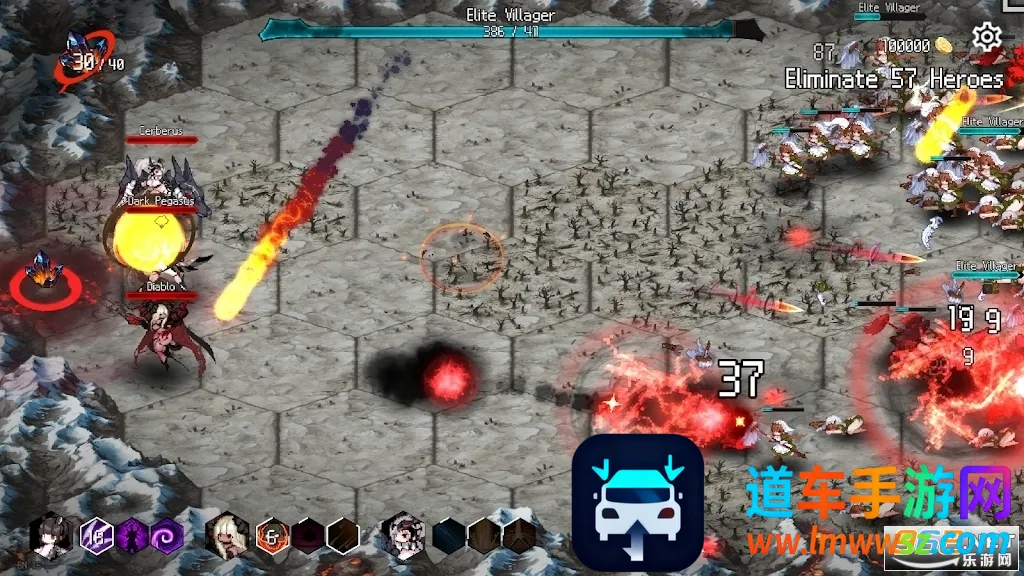Select the dark-haired horned monster portrait
Viewport: 1024px width, 576px height.
pos(50,536)
